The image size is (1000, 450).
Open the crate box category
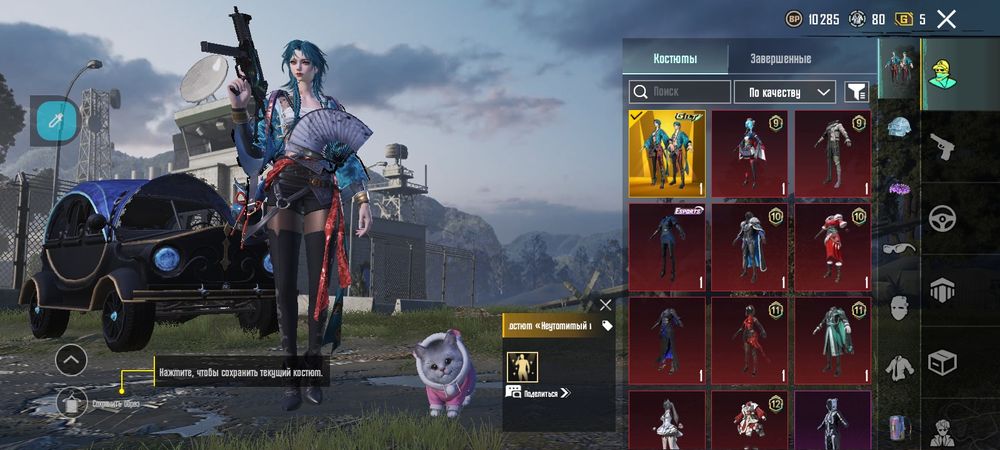(941, 362)
